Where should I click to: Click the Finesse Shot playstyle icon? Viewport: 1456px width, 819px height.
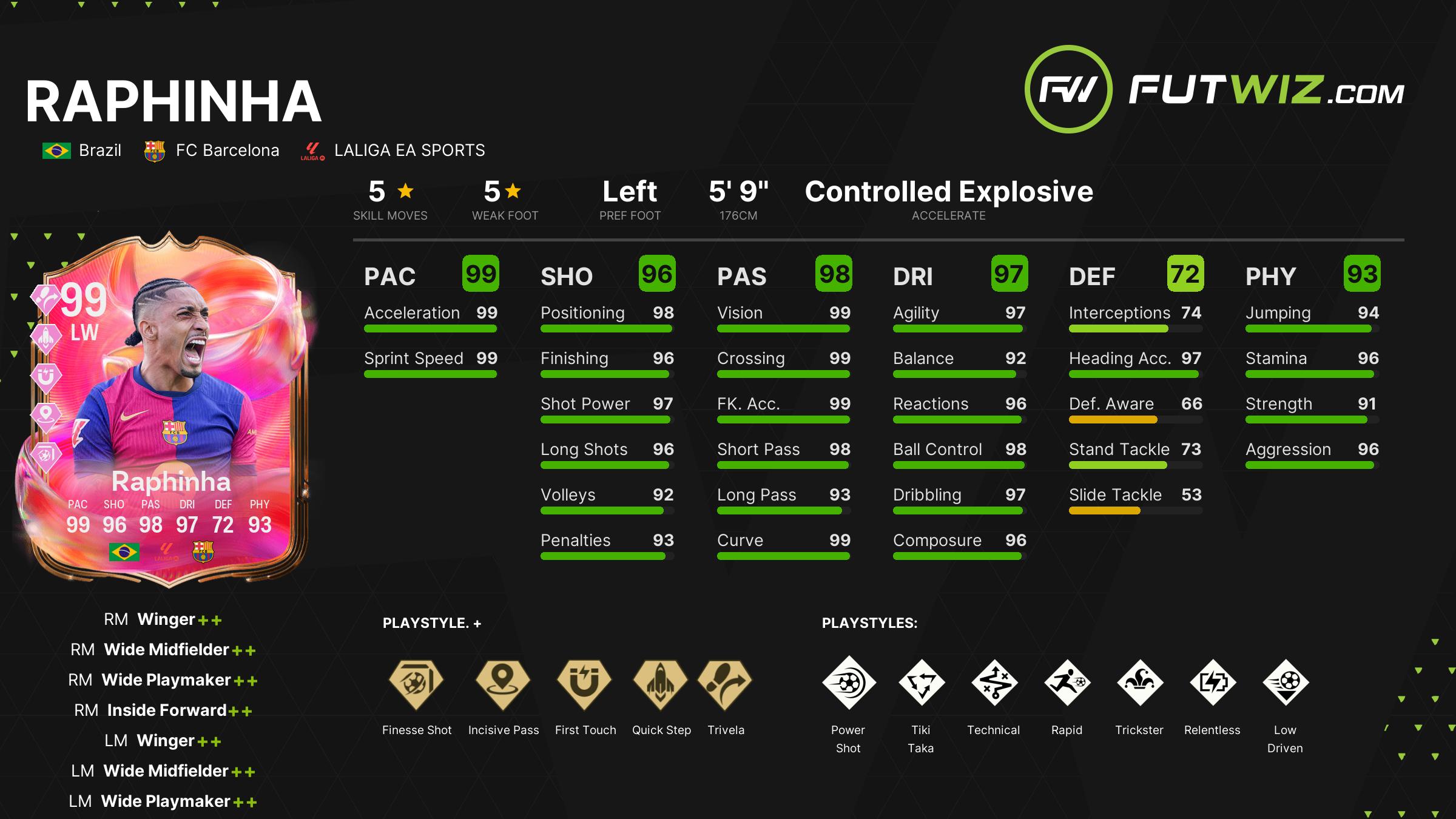tap(417, 684)
